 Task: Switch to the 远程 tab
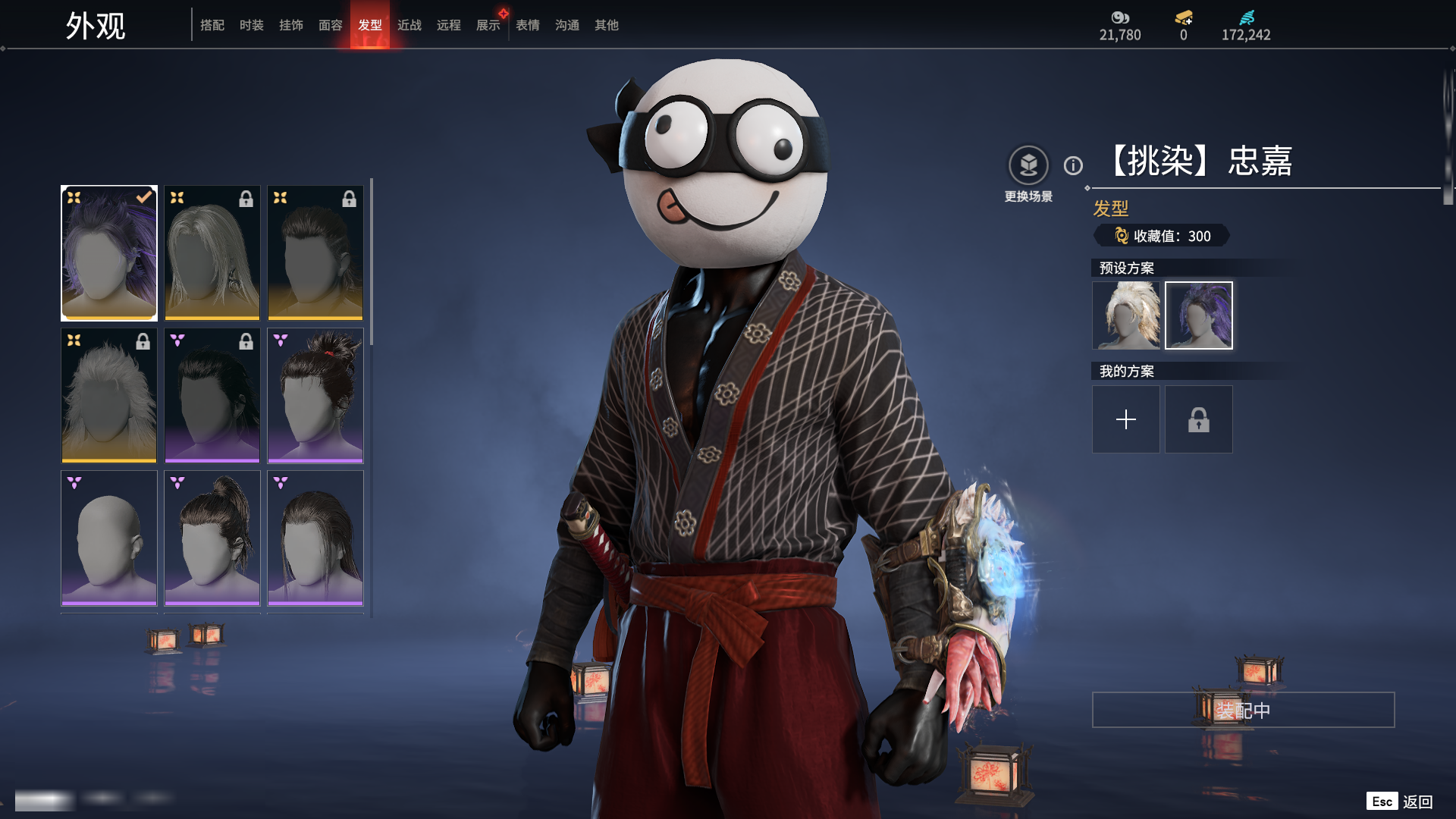[449, 25]
